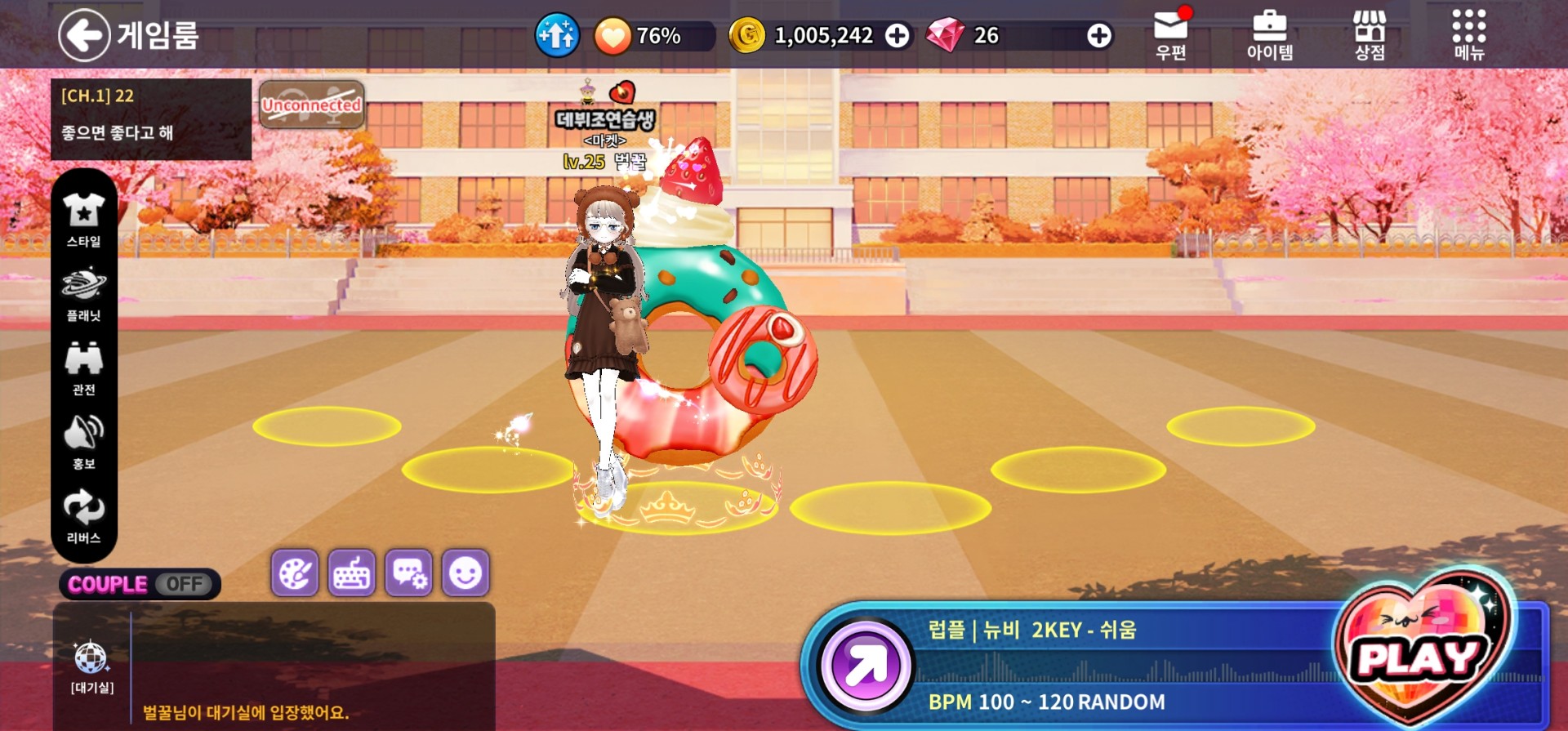
Task: Open the 스타일 outfit menu
Action: coord(84,219)
